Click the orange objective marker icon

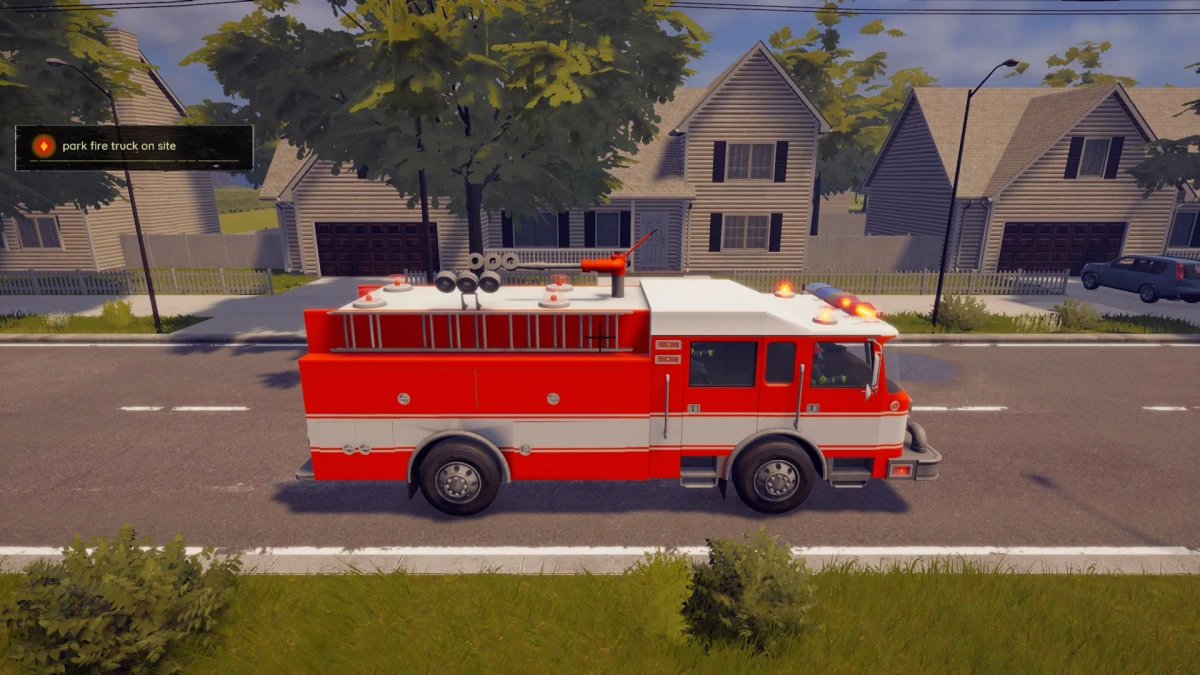43,147
